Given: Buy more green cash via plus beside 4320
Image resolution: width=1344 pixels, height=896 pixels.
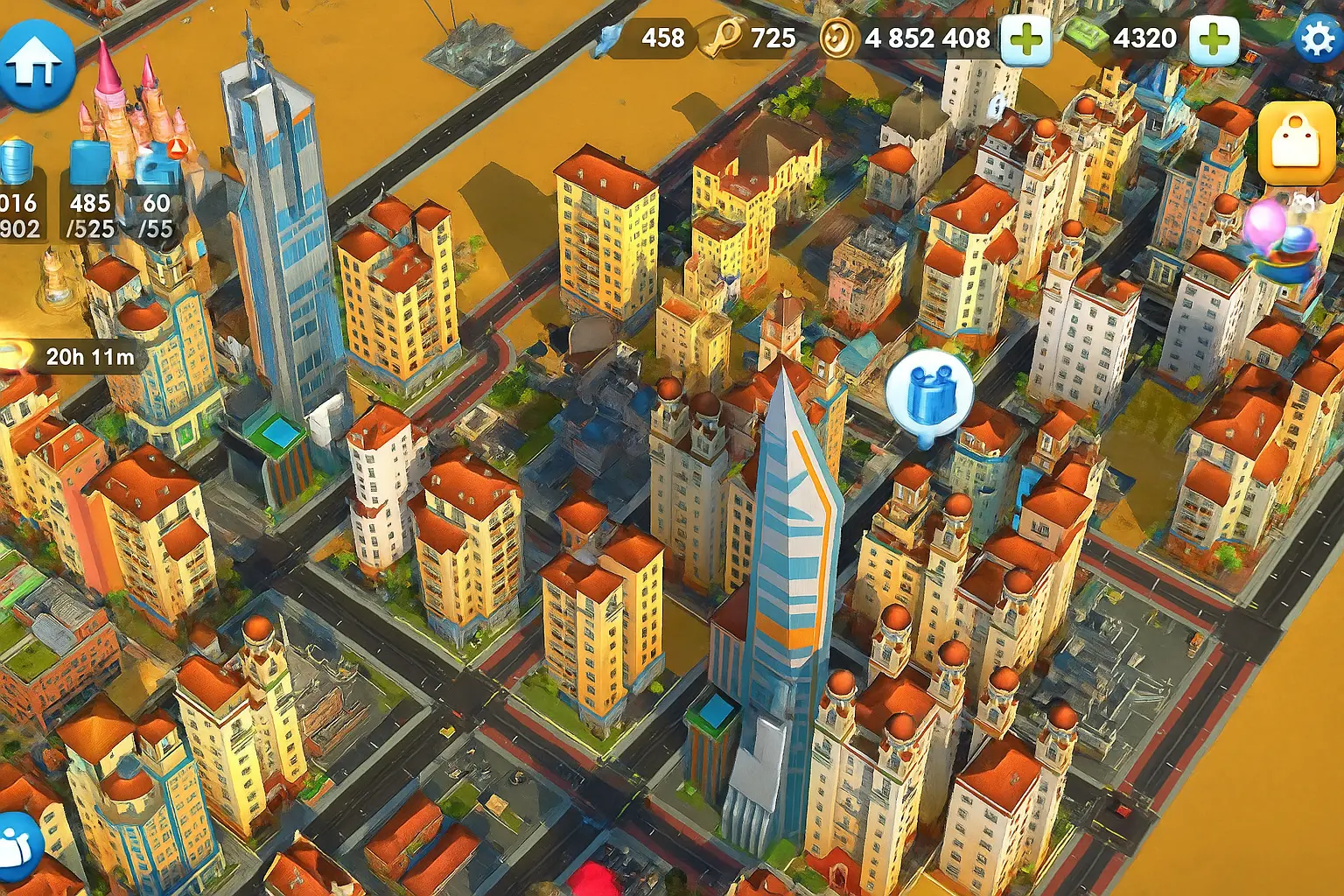Looking at the screenshot, I should point(1213,39).
